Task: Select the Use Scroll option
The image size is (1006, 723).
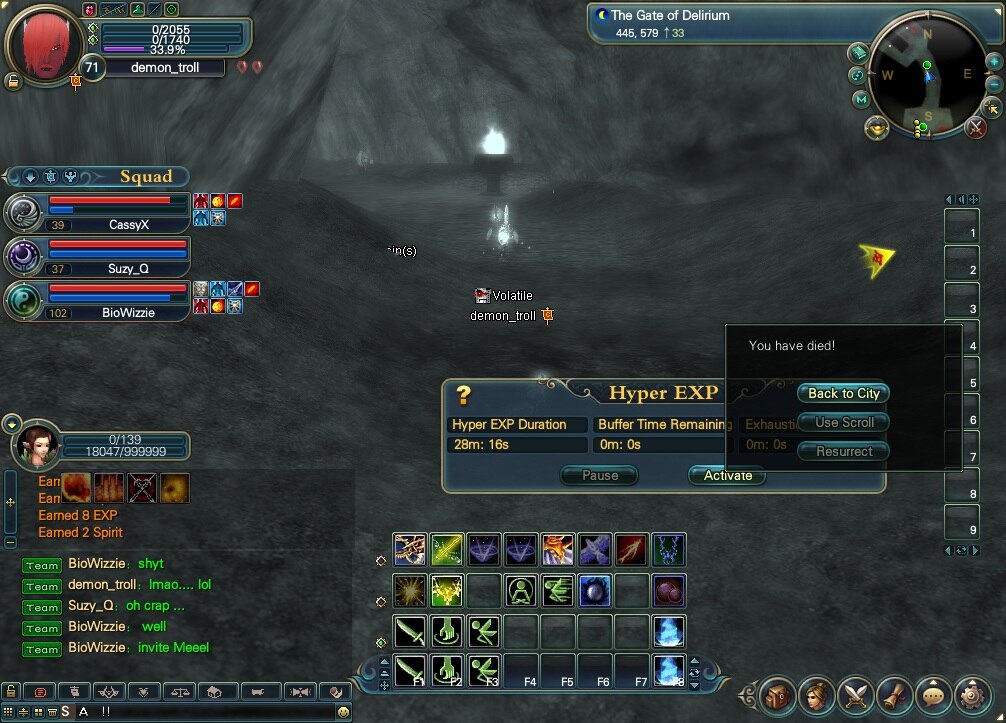Action: [843, 423]
